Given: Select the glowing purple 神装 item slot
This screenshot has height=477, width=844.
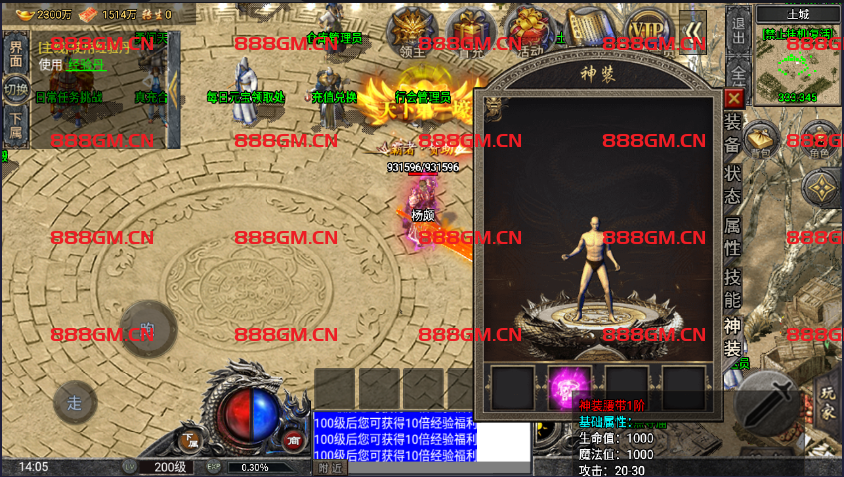Looking at the screenshot, I should pyautogui.click(x=570, y=386).
